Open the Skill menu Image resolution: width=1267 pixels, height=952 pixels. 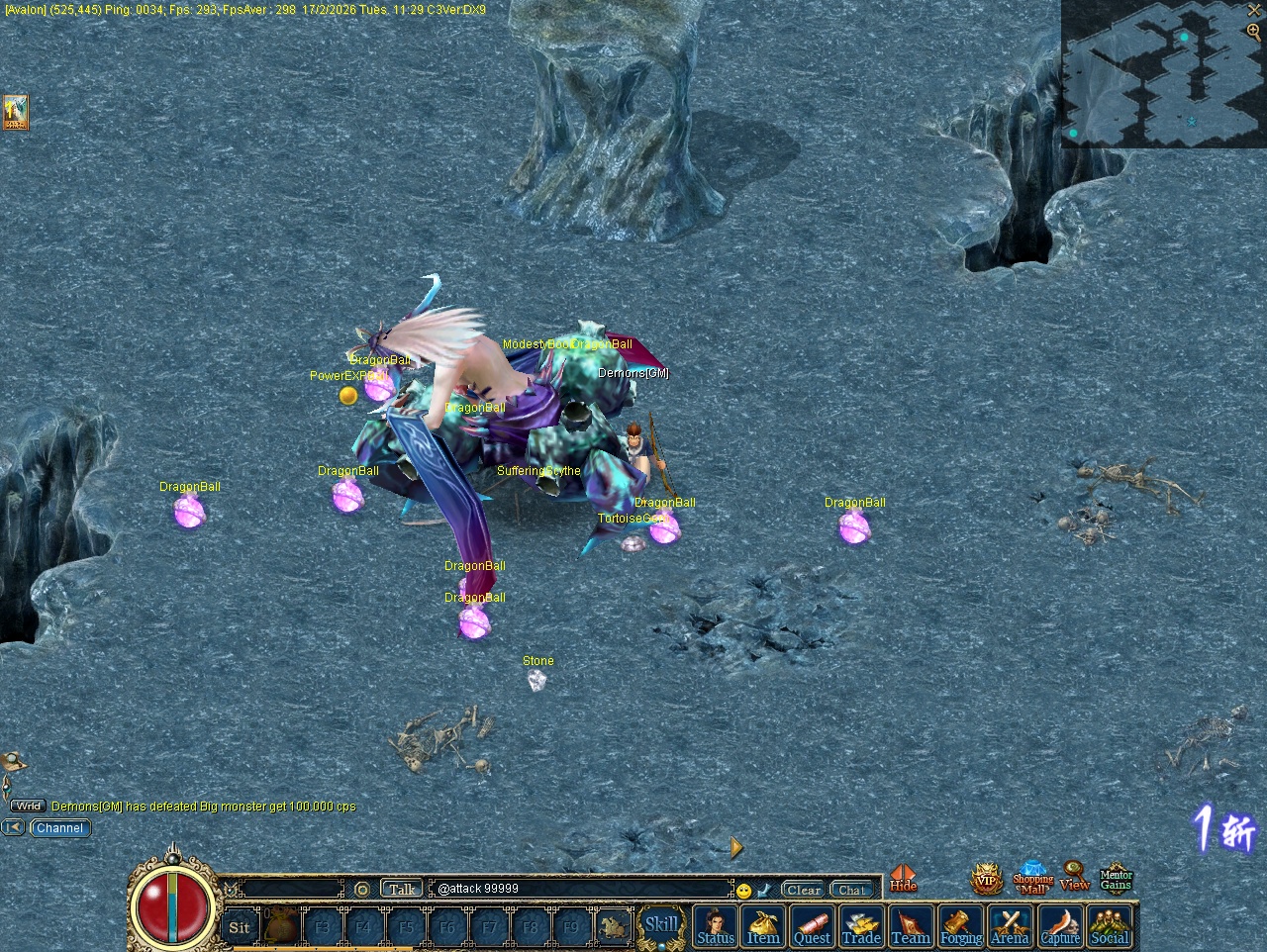pyautogui.click(x=661, y=925)
